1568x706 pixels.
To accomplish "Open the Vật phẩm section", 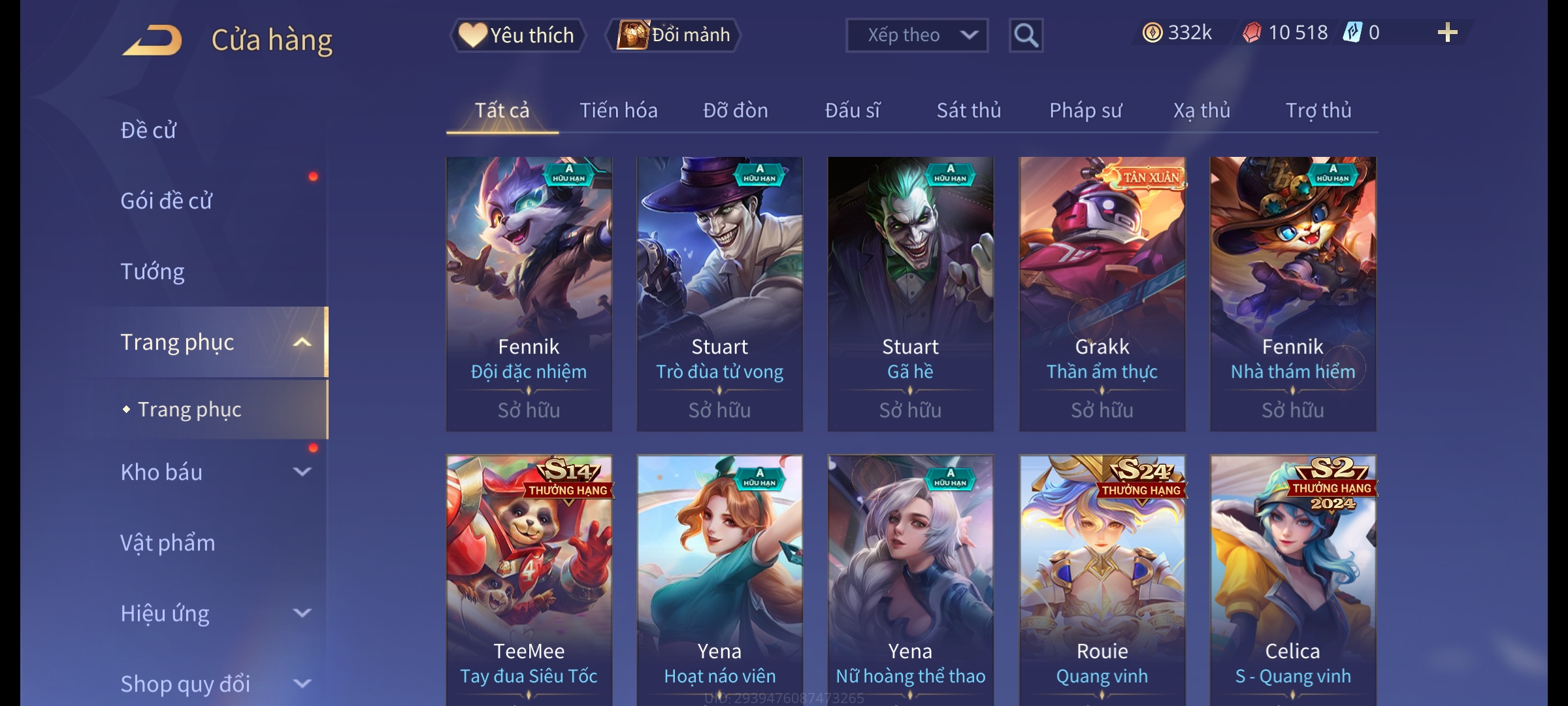I will click(x=168, y=543).
